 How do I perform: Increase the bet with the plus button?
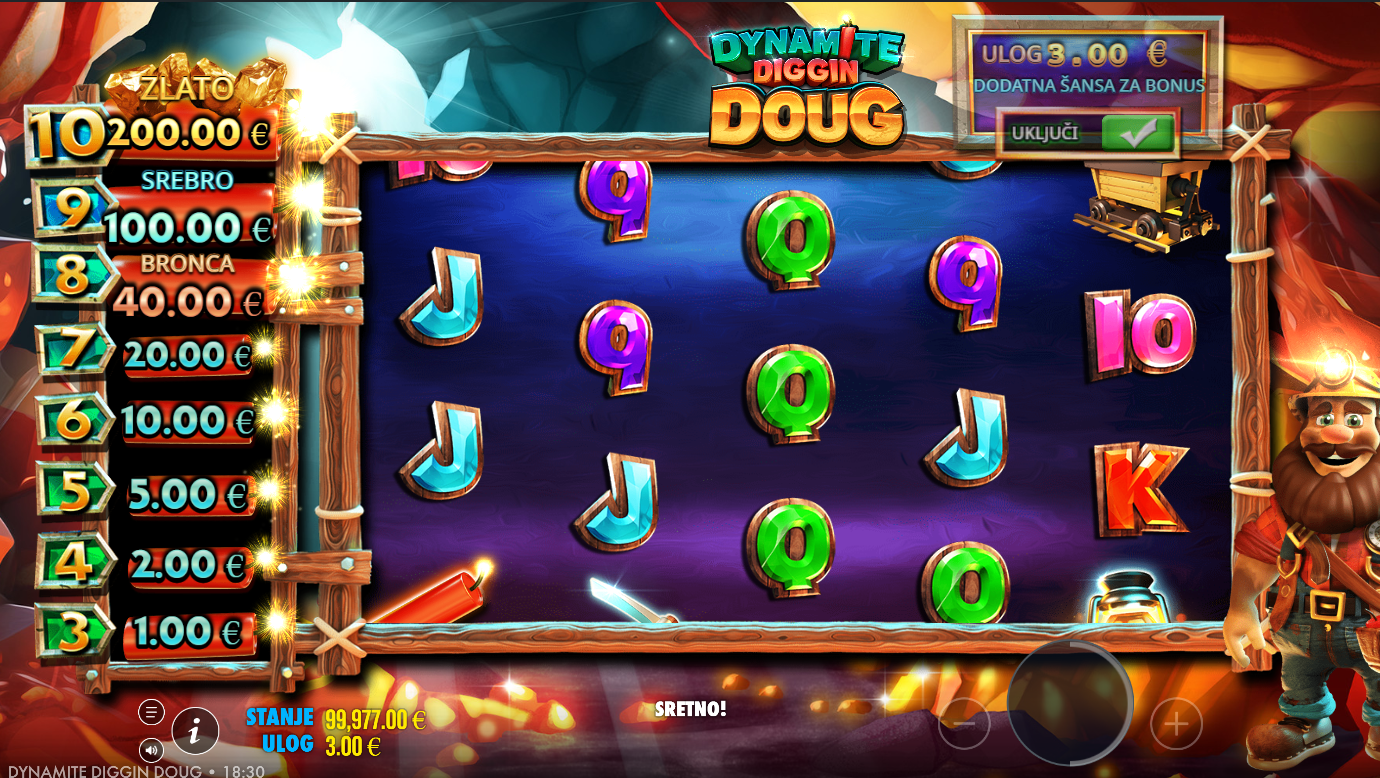click(1176, 723)
